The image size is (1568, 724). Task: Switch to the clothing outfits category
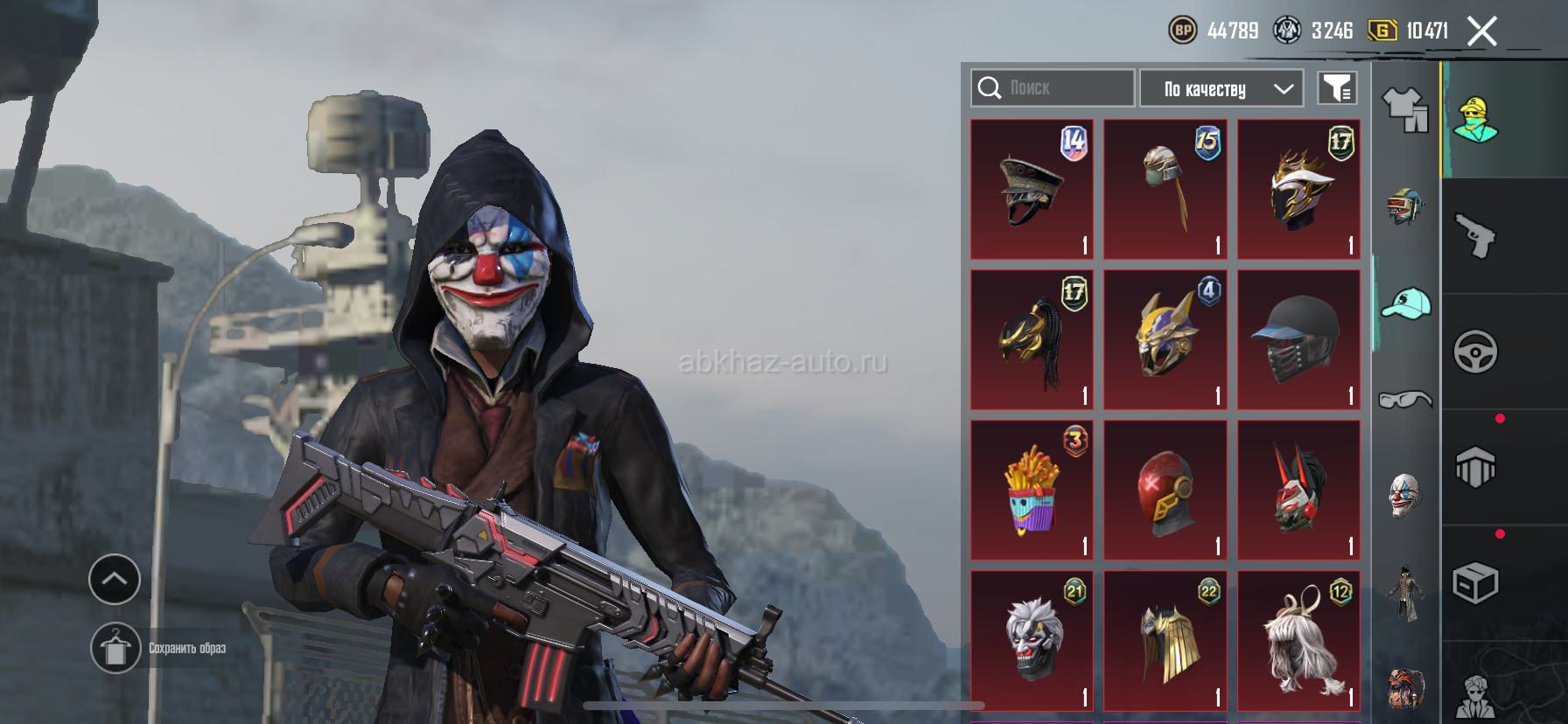tap(1405, 111)
